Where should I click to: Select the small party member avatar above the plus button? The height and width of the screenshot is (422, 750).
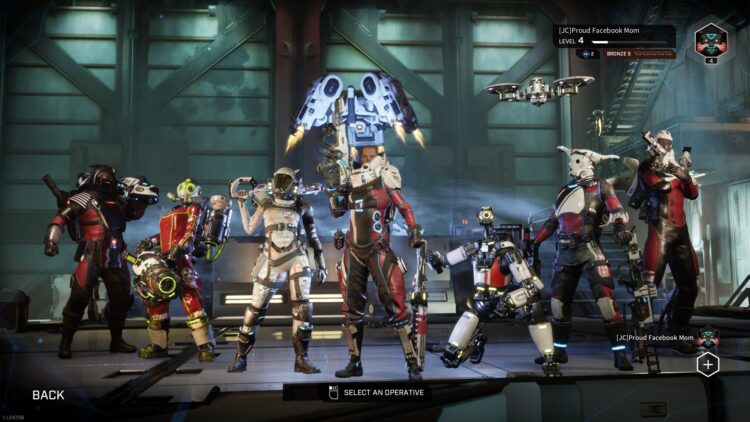708,337
